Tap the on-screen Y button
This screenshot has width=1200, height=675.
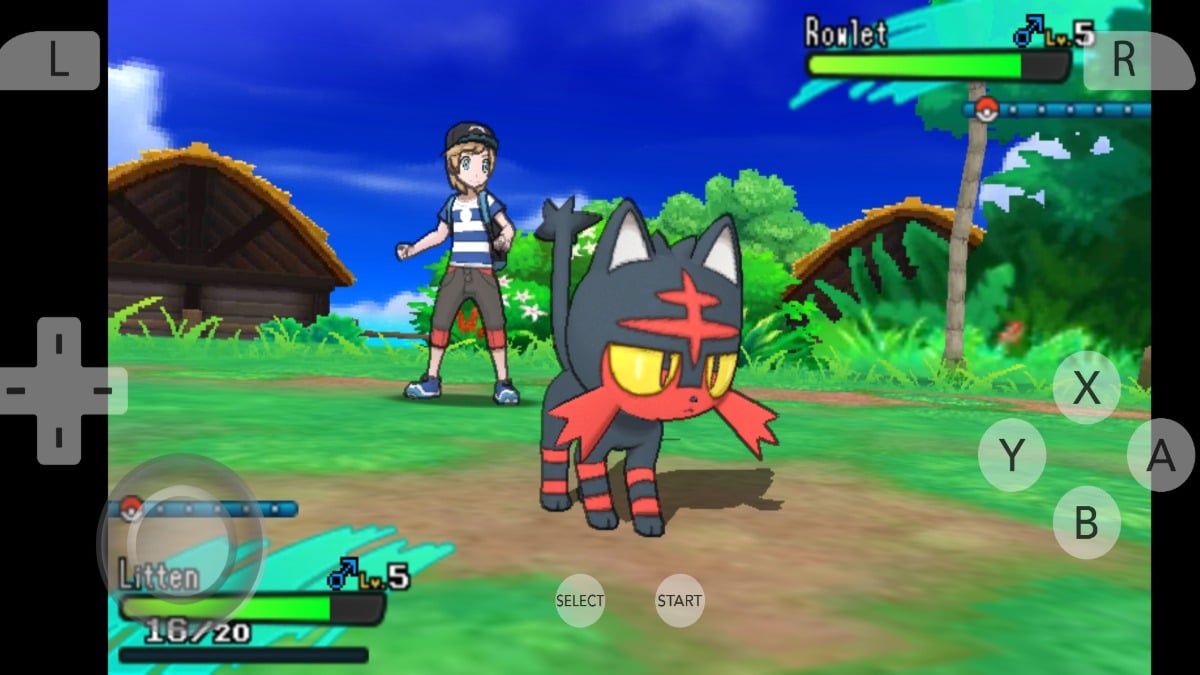pos(1012,455)
